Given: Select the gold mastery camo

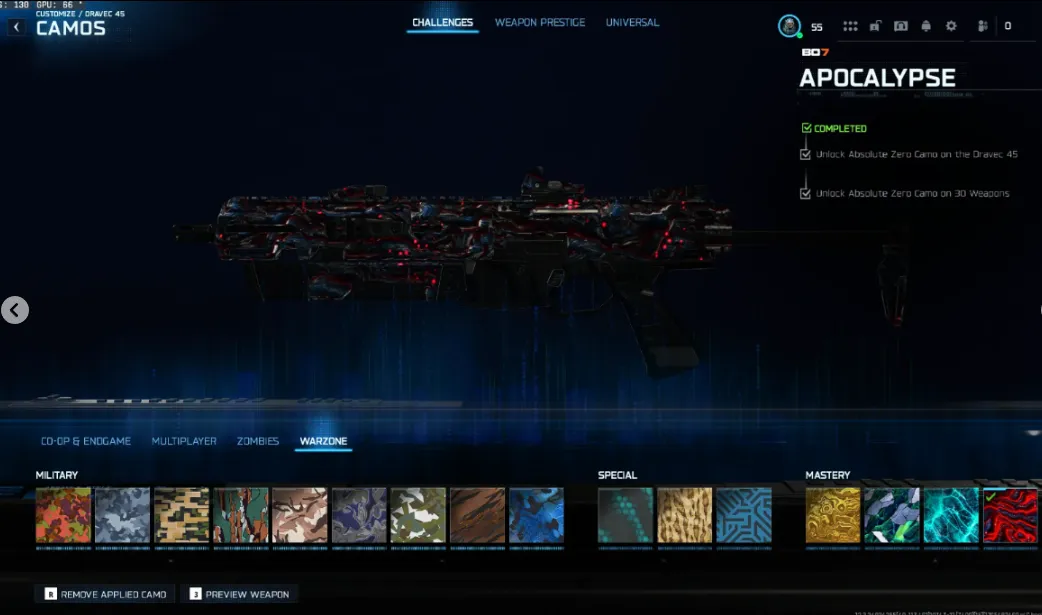Looking at the screenshot, I should click(833, 516).
